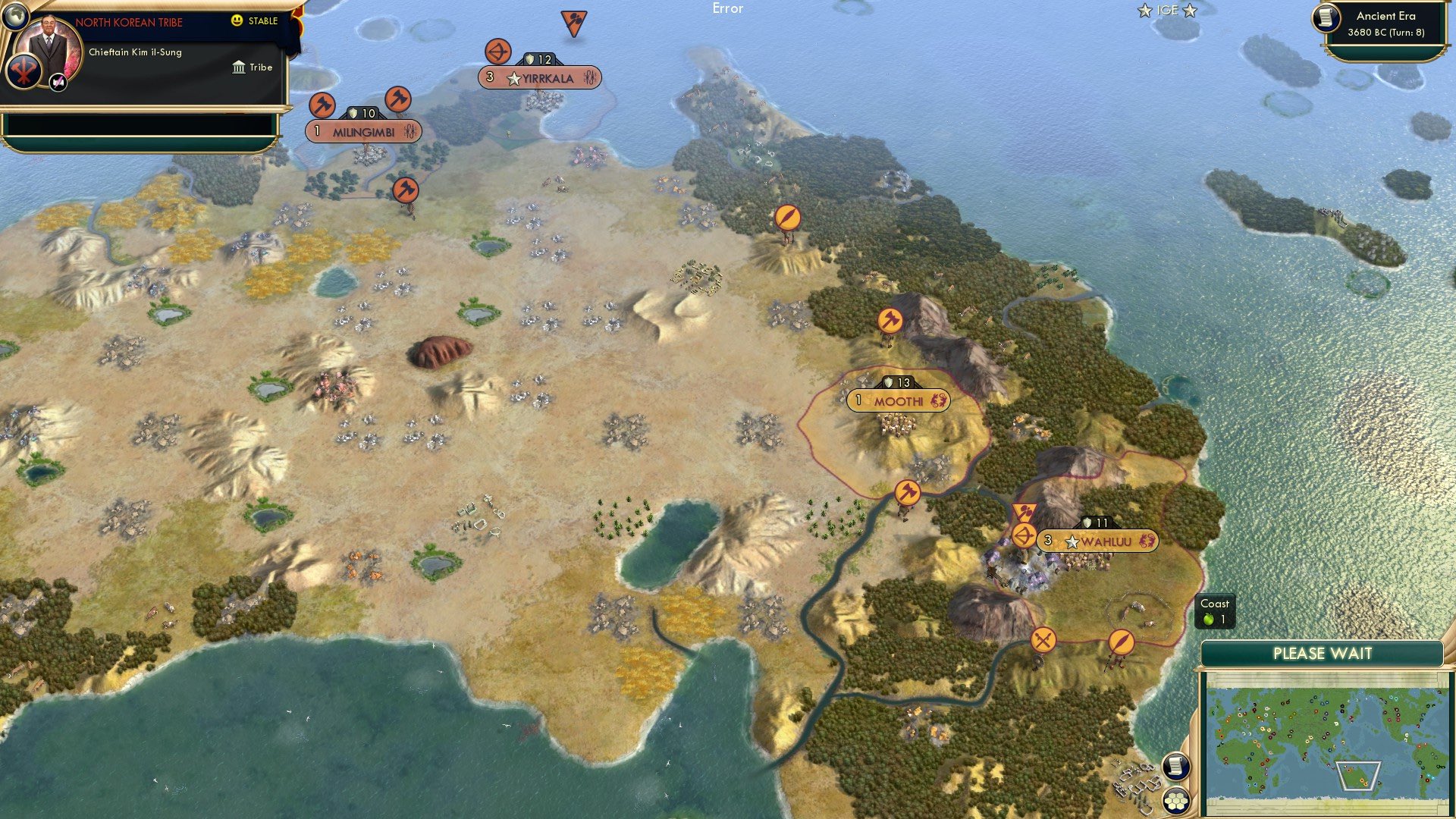Click the Coast yield tooltip box
Screen dimensions: 1456x819
coord(1216,612)
